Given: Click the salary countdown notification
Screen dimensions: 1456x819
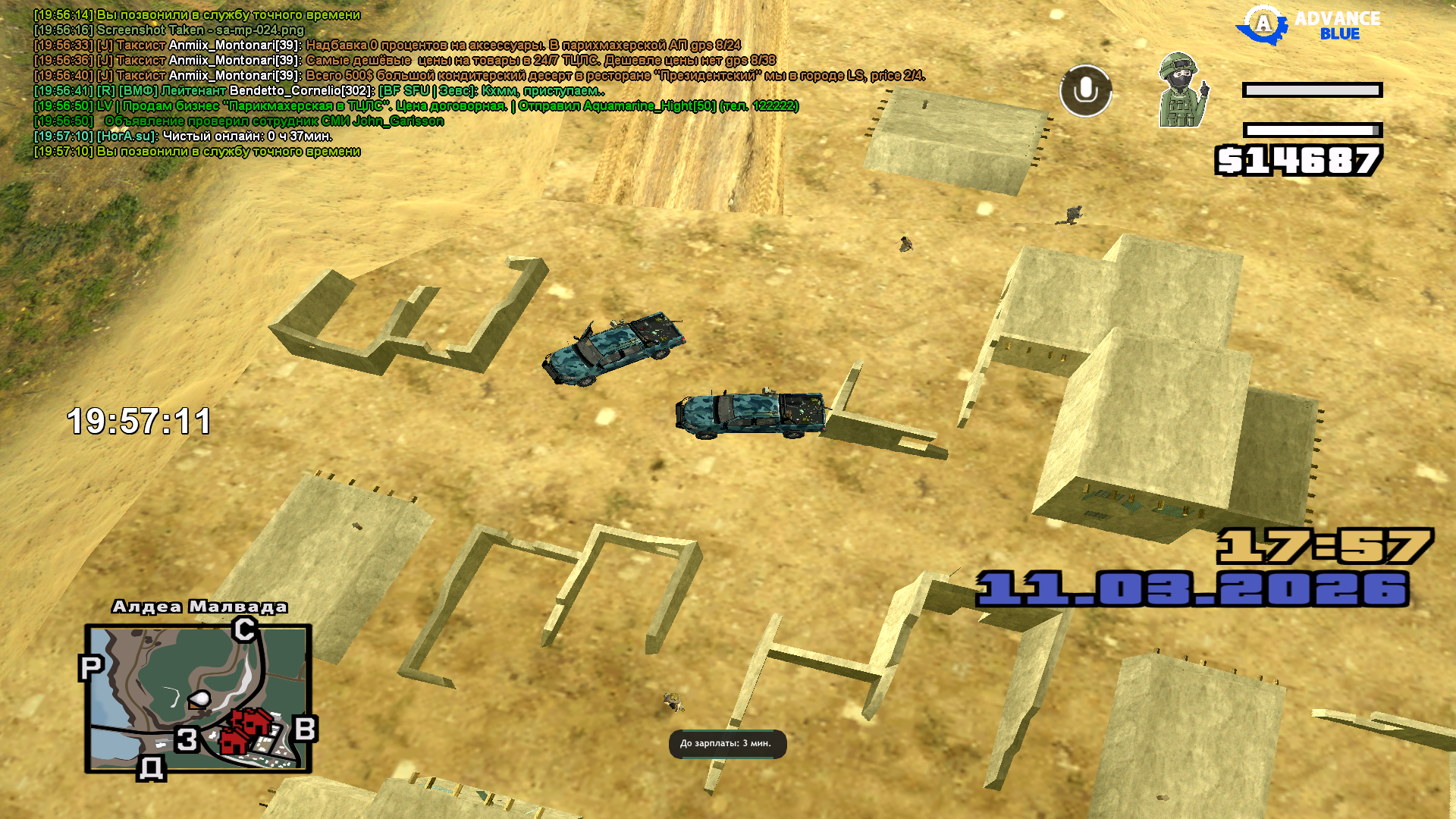Looking at the screenshot, I should click(x=726, y=744).
